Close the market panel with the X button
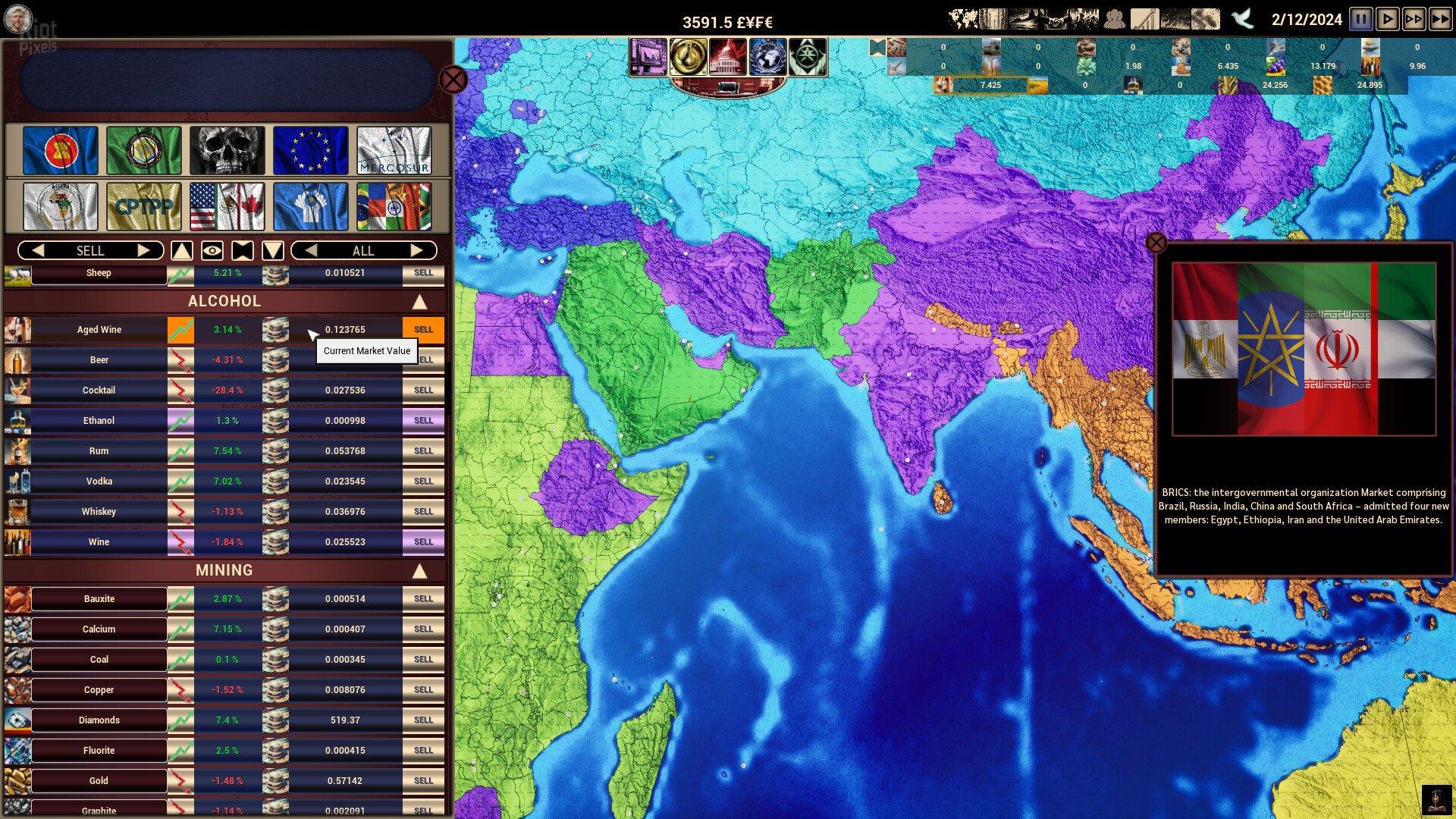This screenshot has height=819, width=1456. click(x=453, y=80)
